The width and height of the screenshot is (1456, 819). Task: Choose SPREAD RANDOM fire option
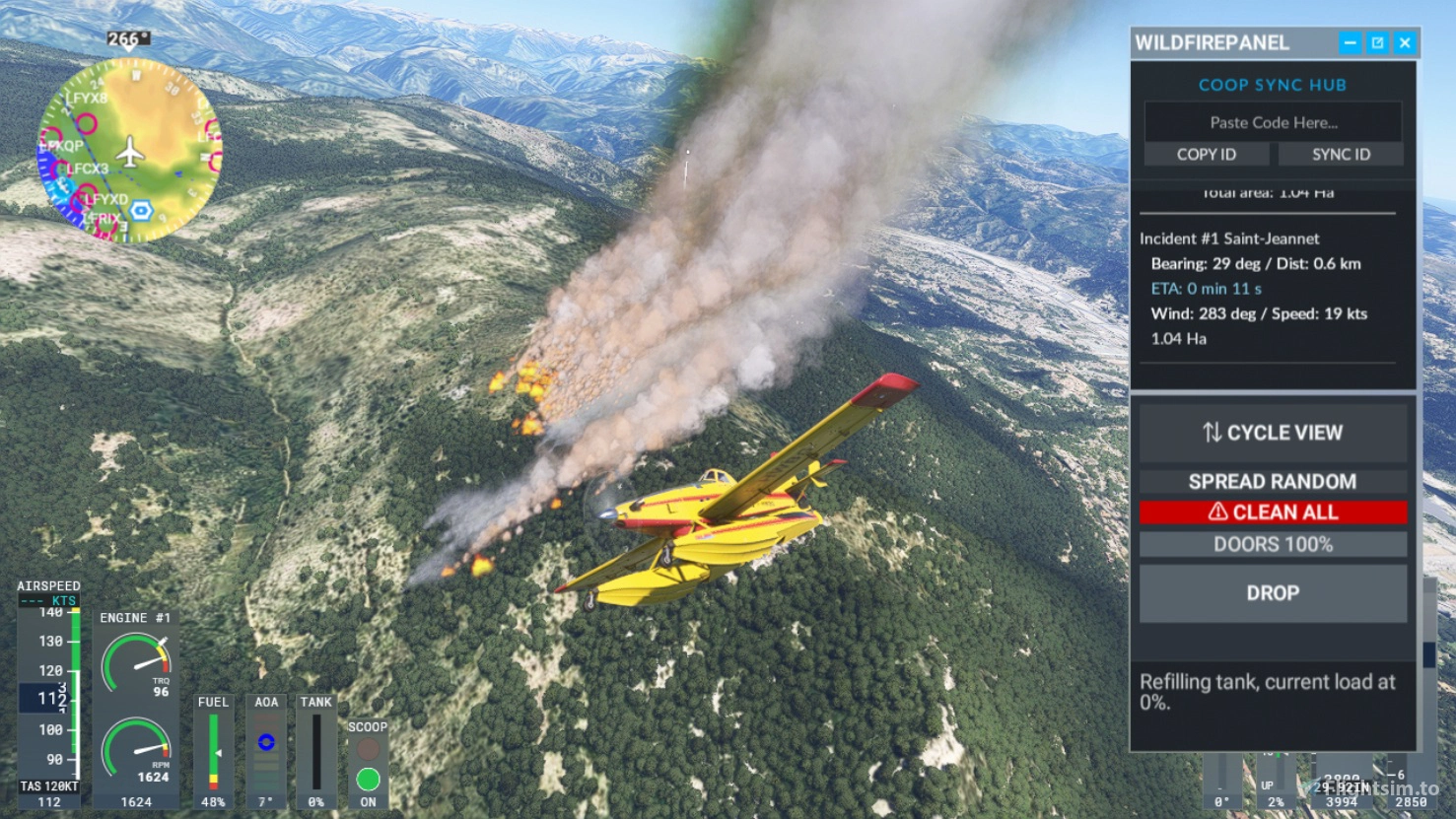click(x=1273, y=481)
